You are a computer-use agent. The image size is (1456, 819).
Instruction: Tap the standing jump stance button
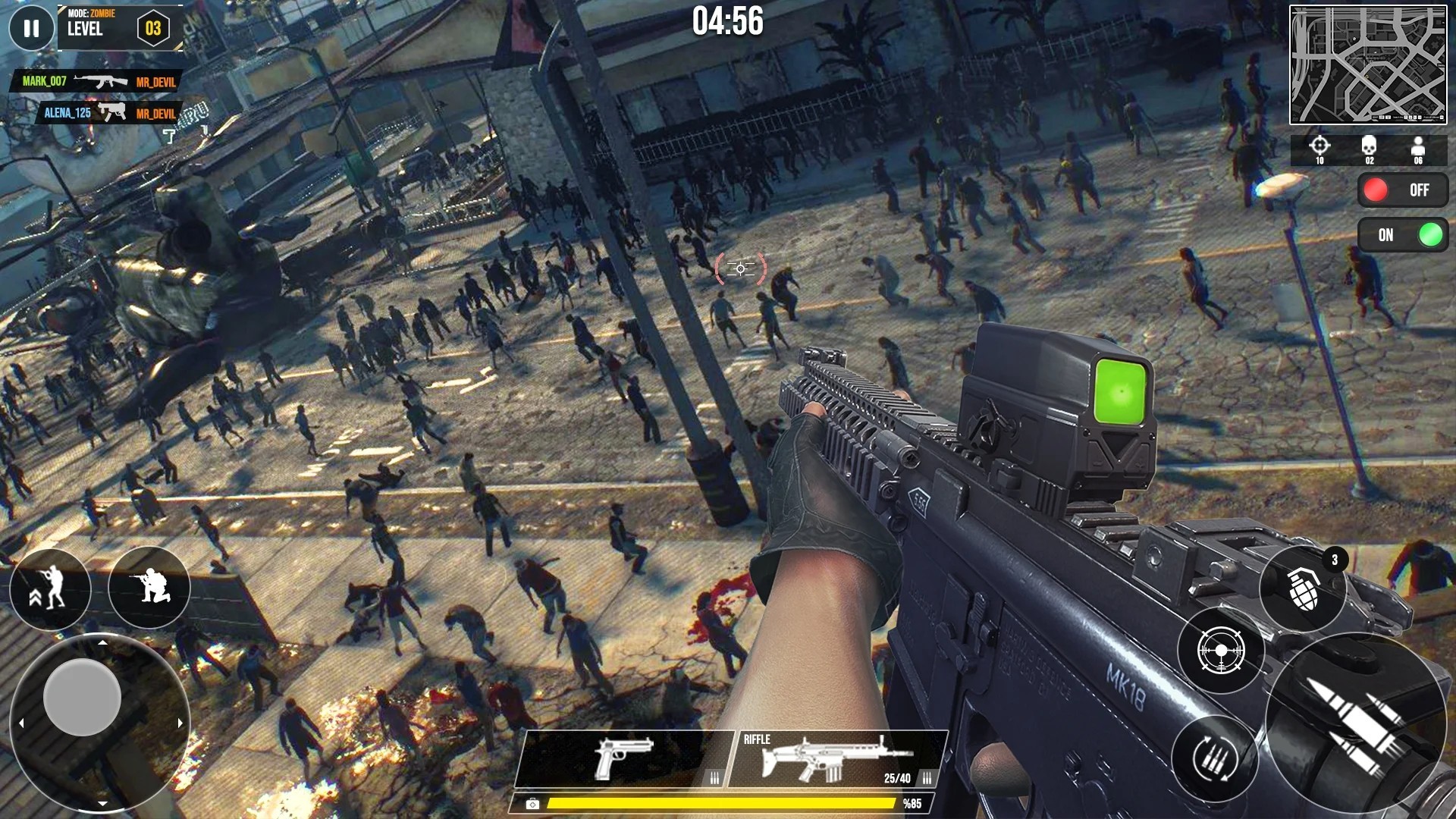pyautogui.click(x=50, y=588)
